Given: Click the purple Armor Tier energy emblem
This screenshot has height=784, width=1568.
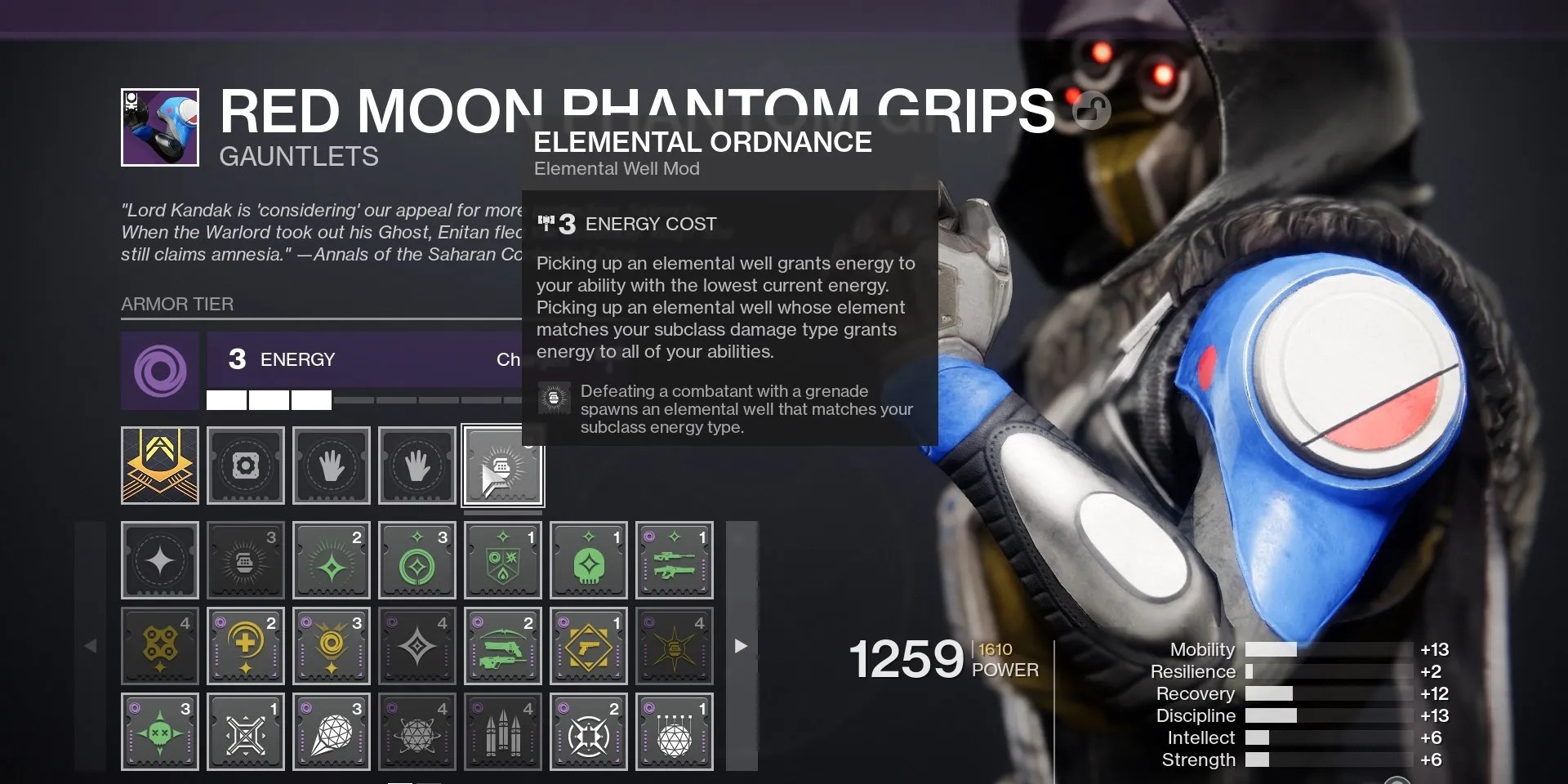Looking at the screenshot, I should (x=160, y=371).
